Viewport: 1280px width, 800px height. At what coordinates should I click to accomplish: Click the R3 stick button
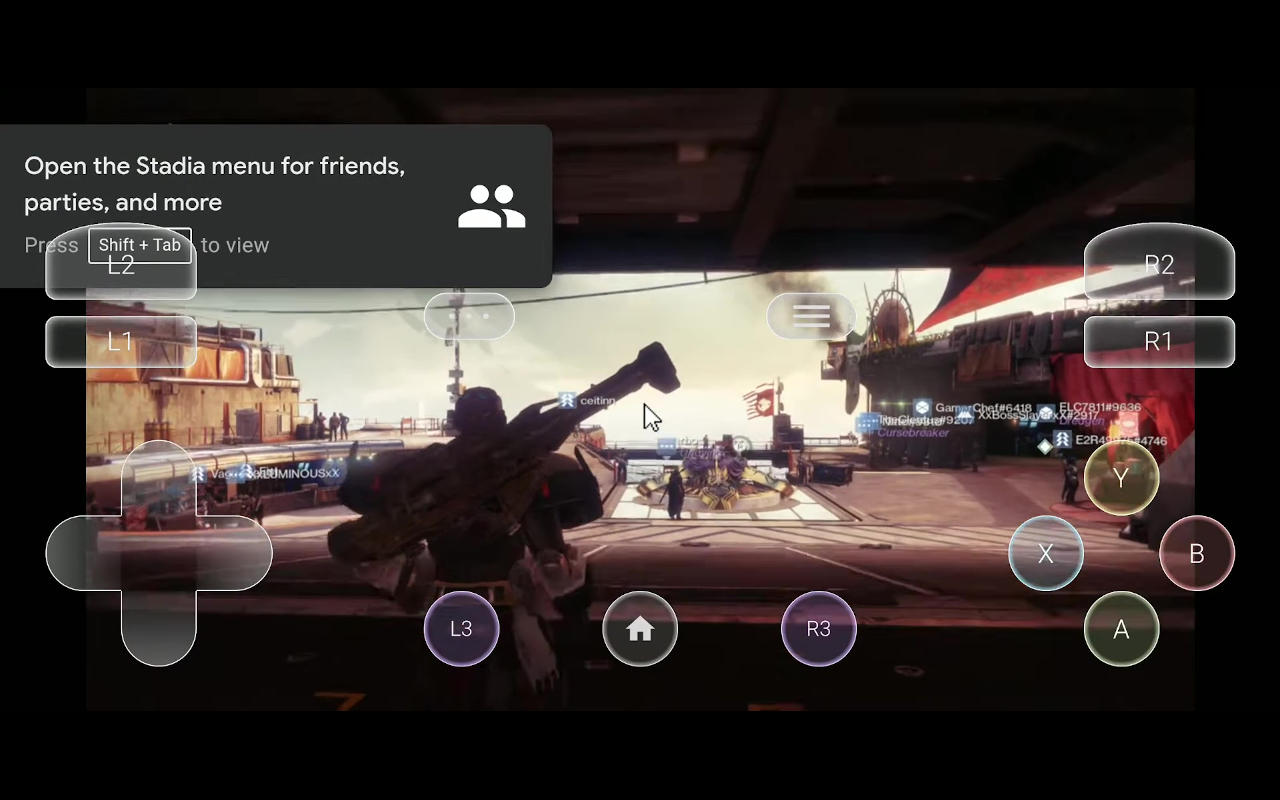click(818, 629)
